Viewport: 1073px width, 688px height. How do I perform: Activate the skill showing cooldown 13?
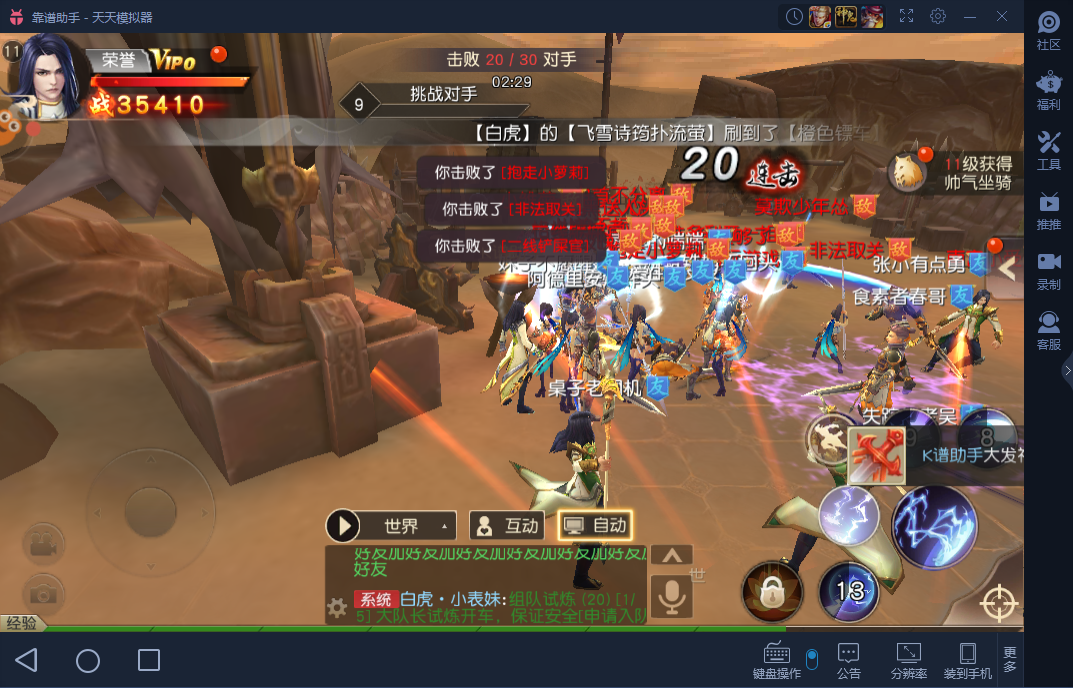849,592
